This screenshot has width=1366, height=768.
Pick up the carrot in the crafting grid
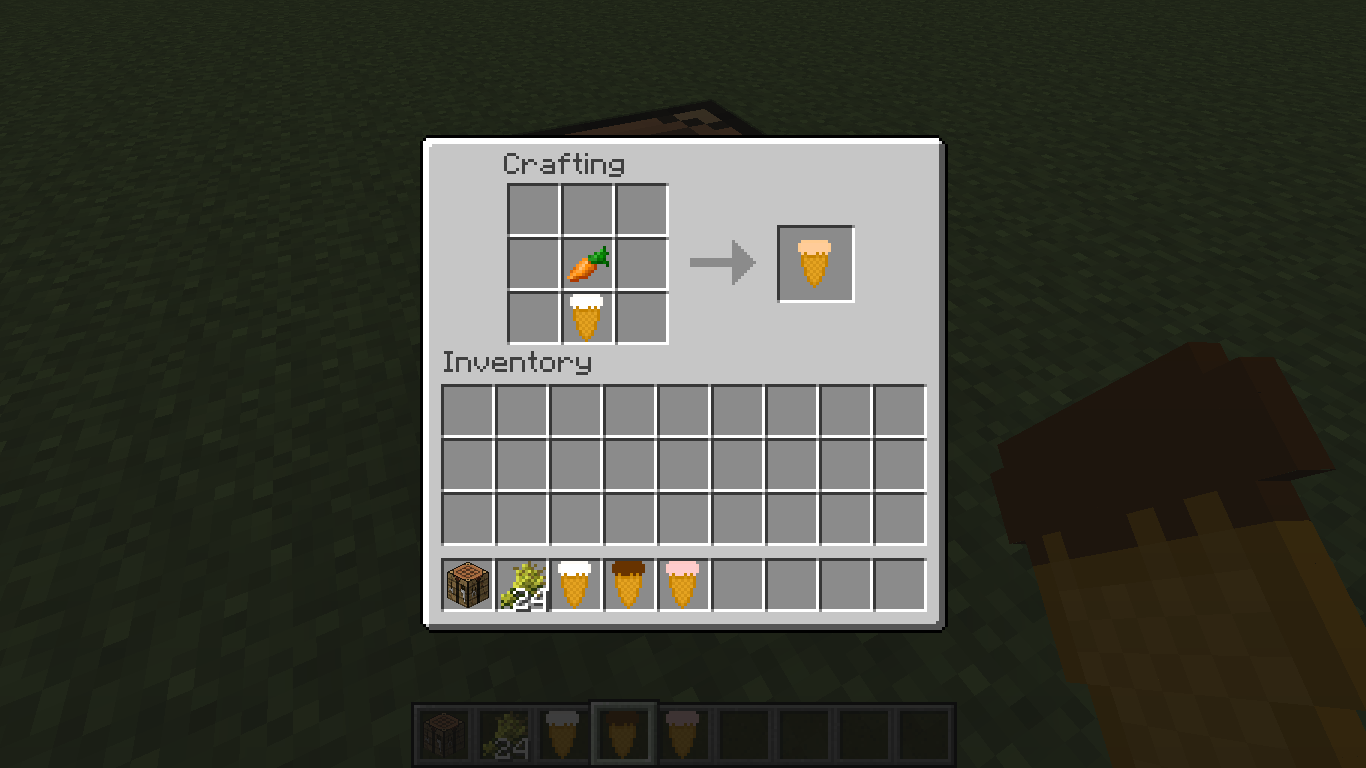[x=587, y=263]
